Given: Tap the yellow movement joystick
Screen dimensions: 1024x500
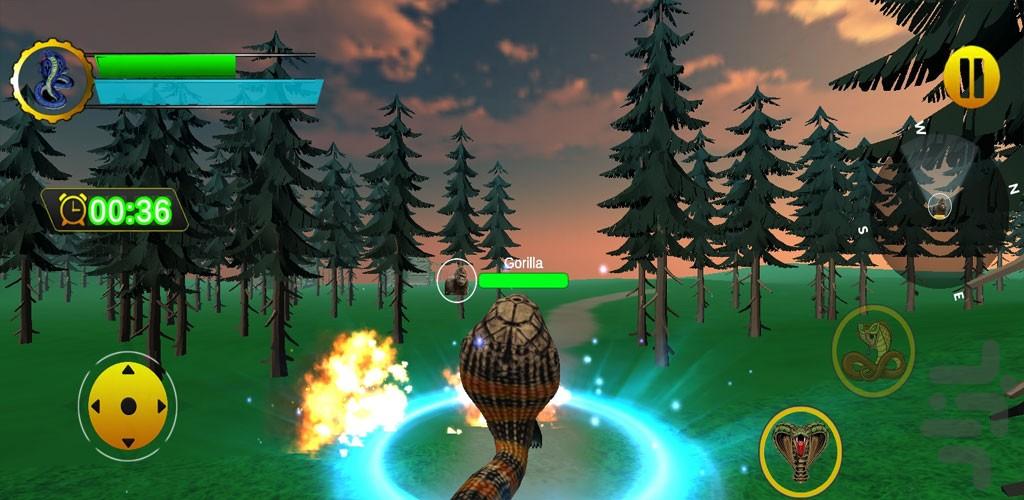Looking at the screenshot, I should 127,406.
